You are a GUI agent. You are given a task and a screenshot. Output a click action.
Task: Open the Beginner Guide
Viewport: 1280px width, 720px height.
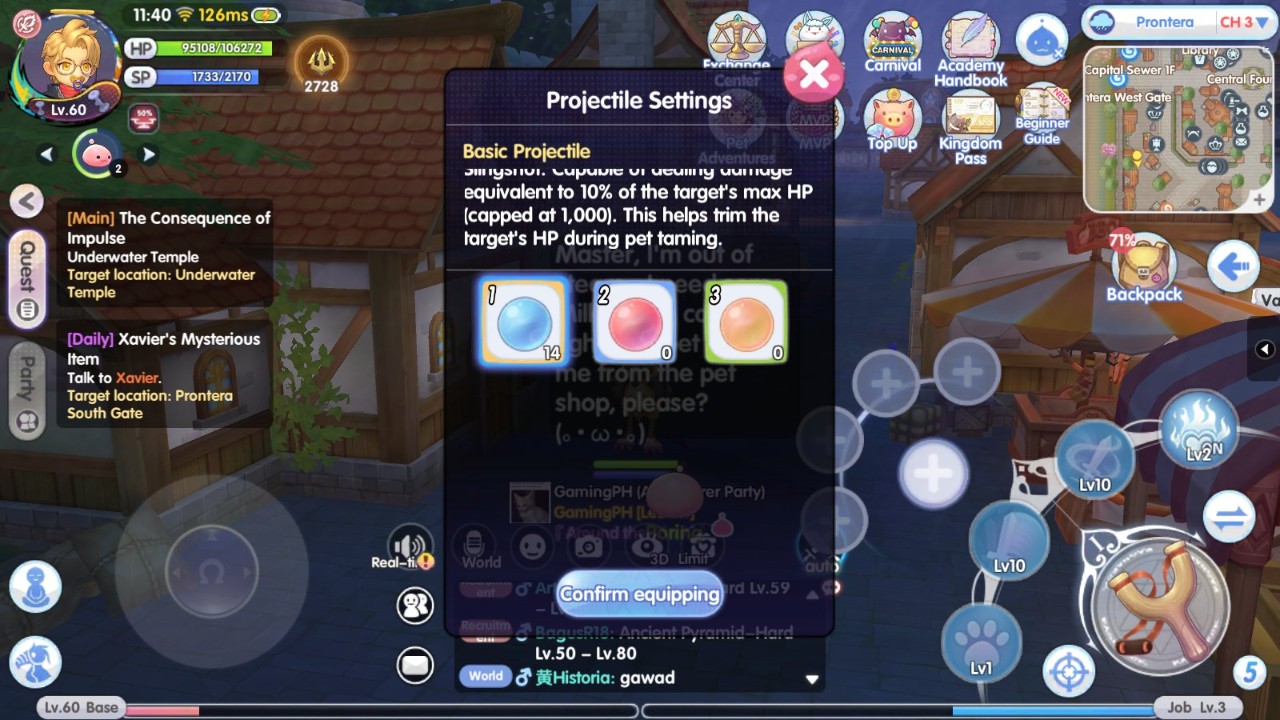click(1042, 118)
